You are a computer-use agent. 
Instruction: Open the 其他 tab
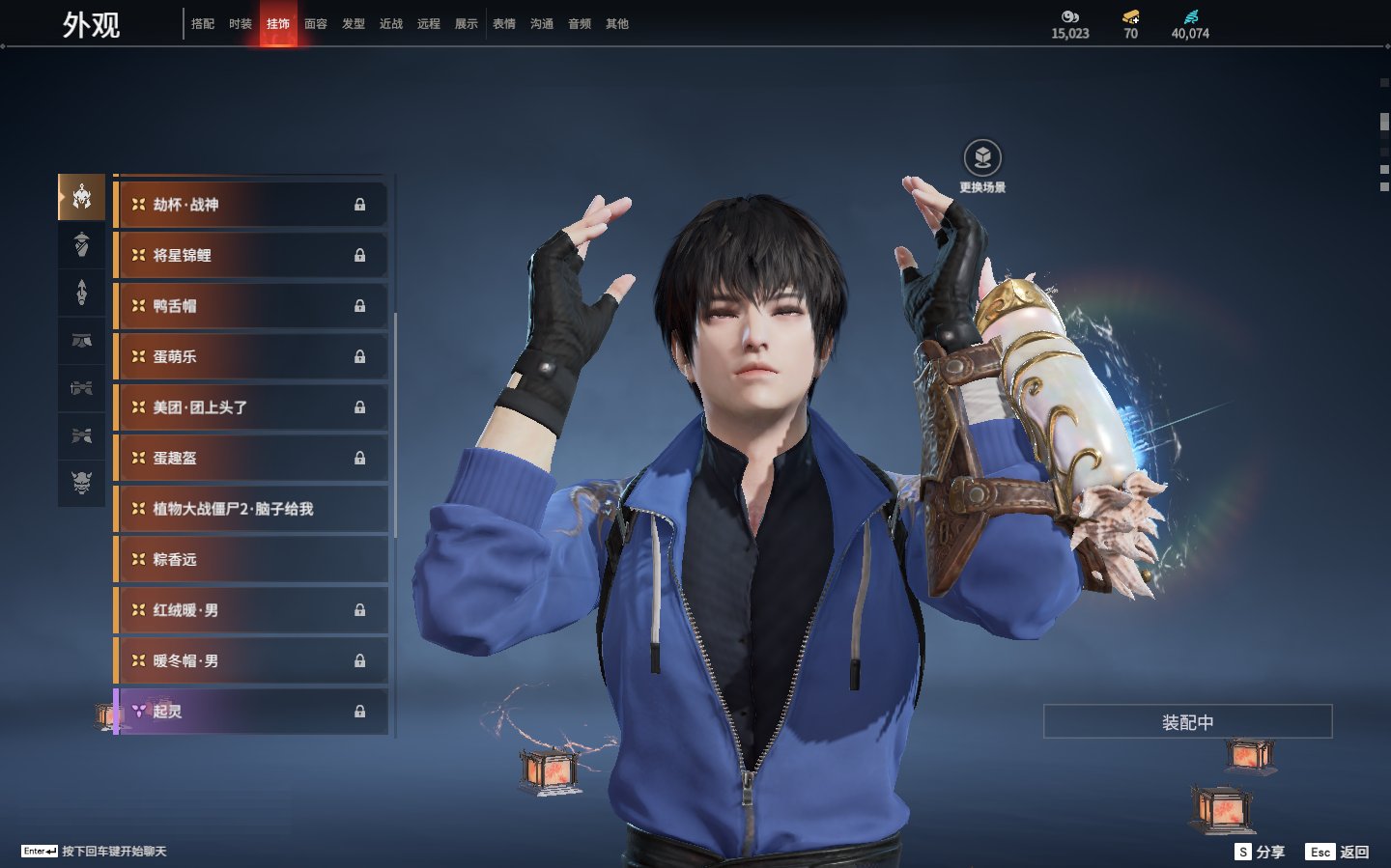pyautogui.click(x=617, y=24)
